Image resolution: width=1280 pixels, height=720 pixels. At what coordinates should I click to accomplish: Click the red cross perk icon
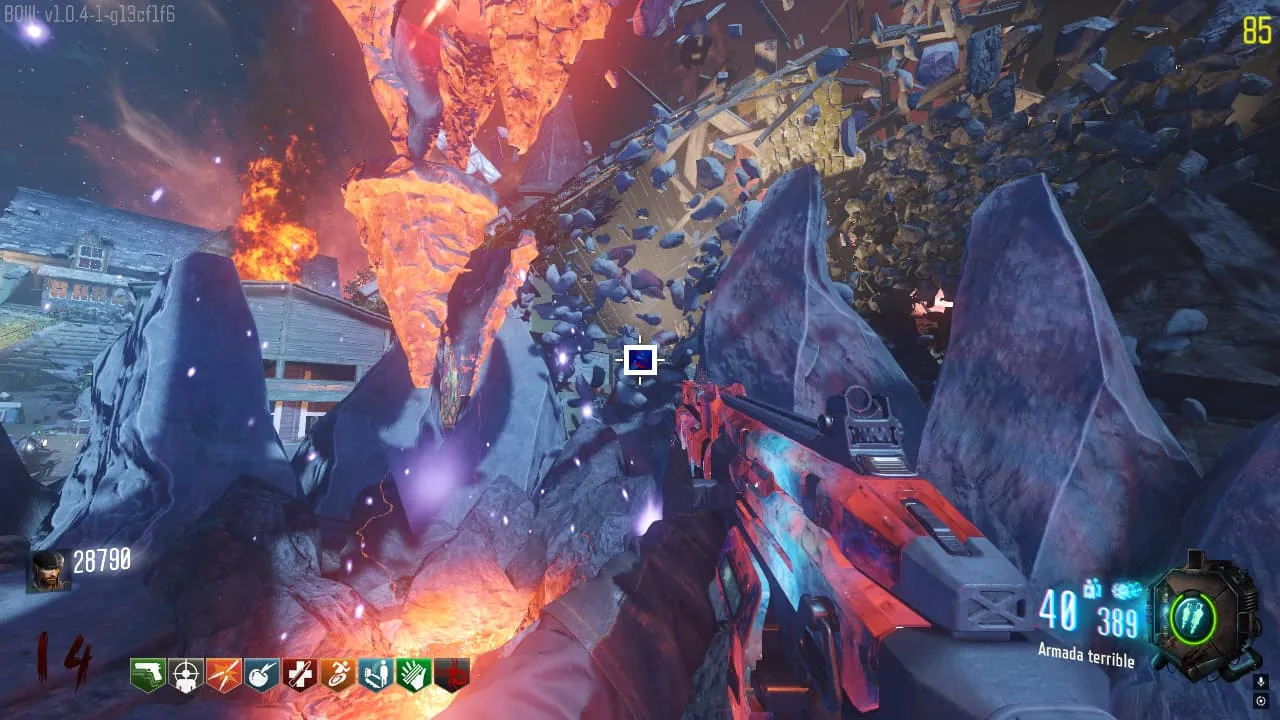point(300,675)
